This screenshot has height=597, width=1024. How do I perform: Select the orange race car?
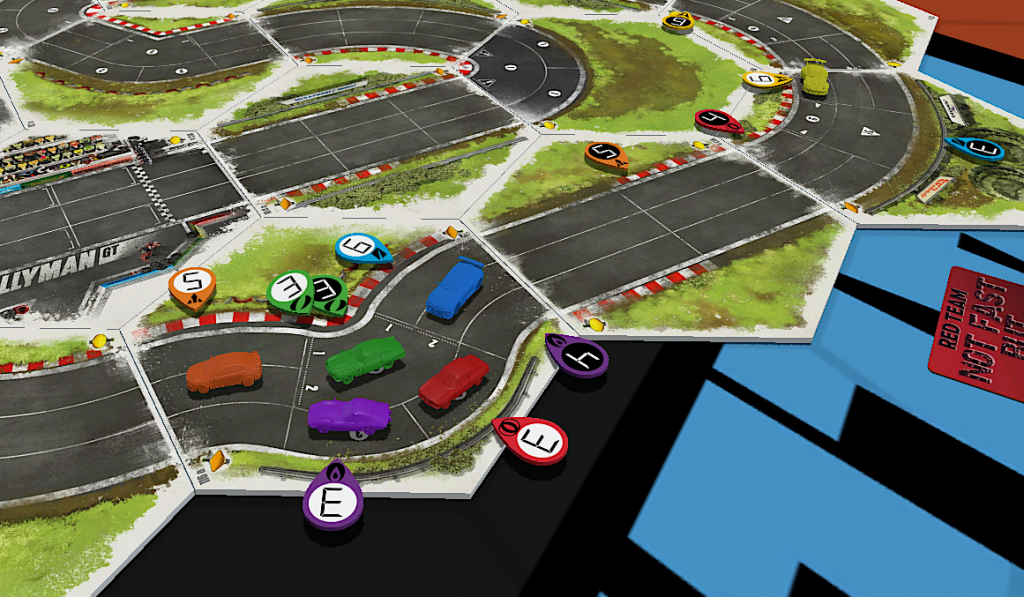click(224, 371)
